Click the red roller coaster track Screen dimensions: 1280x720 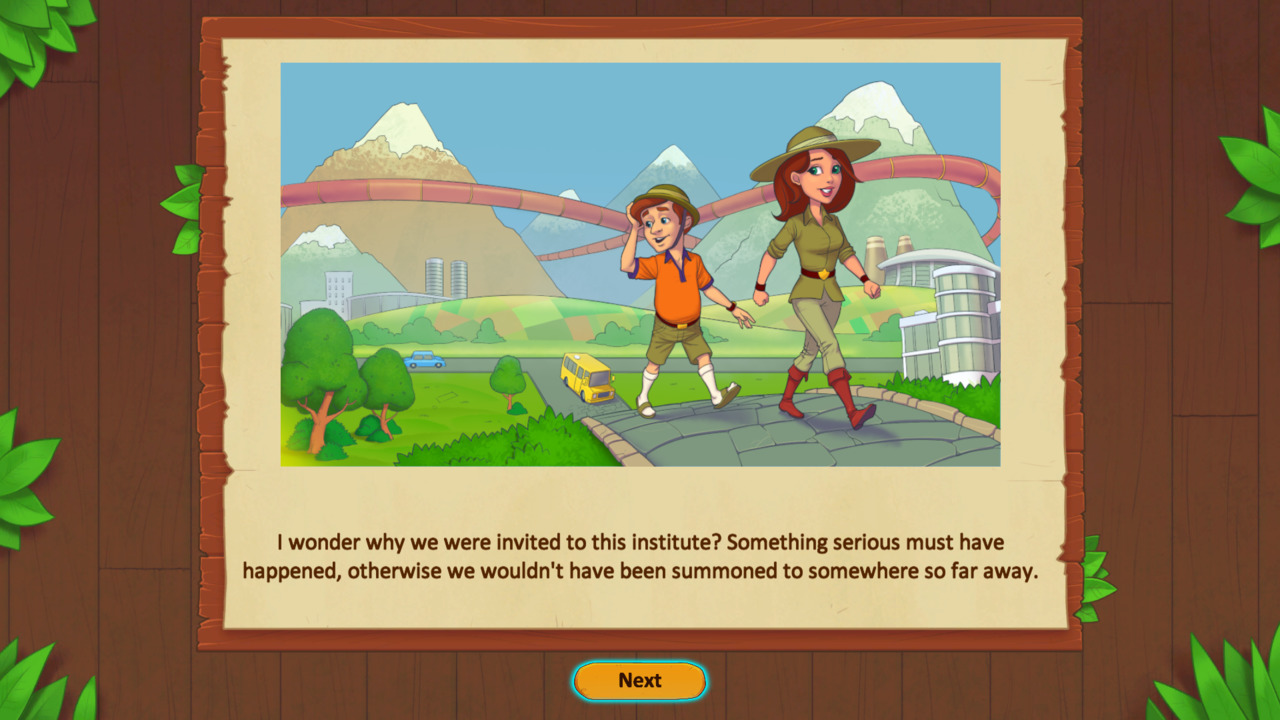pyautogui.click(x=450, y=190)
